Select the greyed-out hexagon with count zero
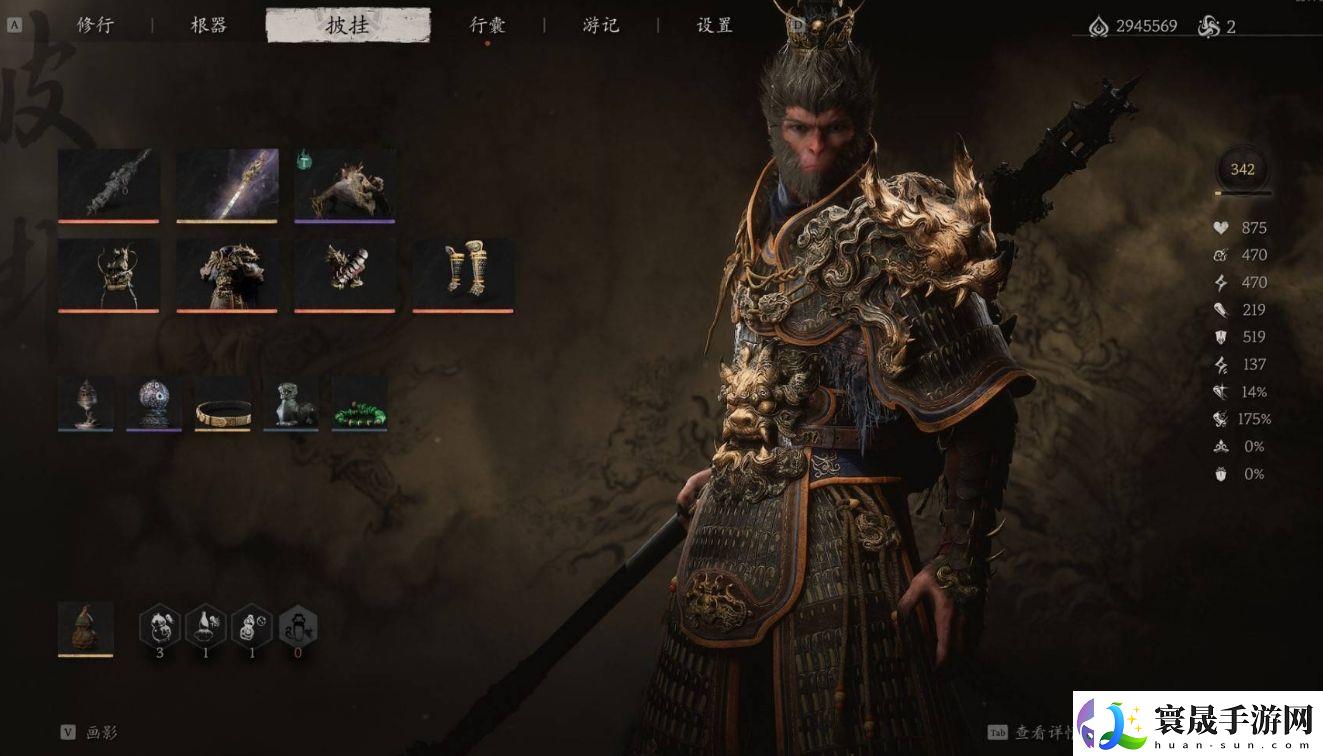This screenshot has height=756, width=1323. click(x=299, y=626)
